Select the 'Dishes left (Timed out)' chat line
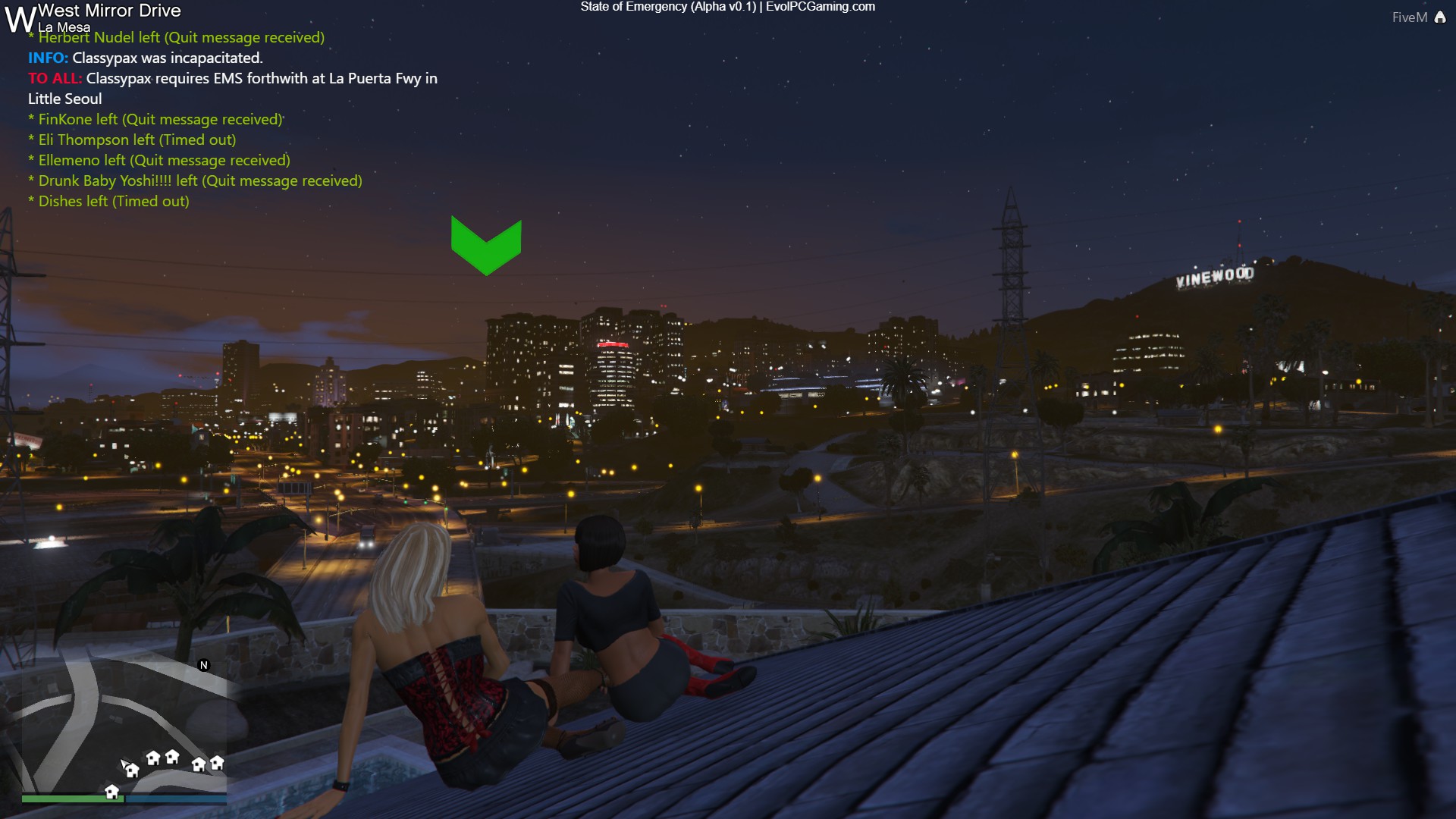This screenshot has width=1456, height=819. tap(108, 201)
